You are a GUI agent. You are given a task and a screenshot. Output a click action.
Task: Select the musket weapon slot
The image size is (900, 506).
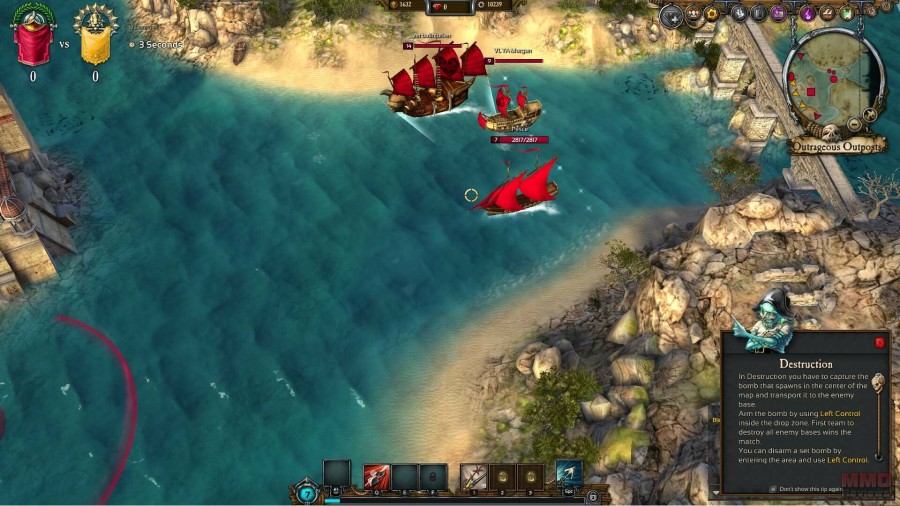[x=473, y=477]
